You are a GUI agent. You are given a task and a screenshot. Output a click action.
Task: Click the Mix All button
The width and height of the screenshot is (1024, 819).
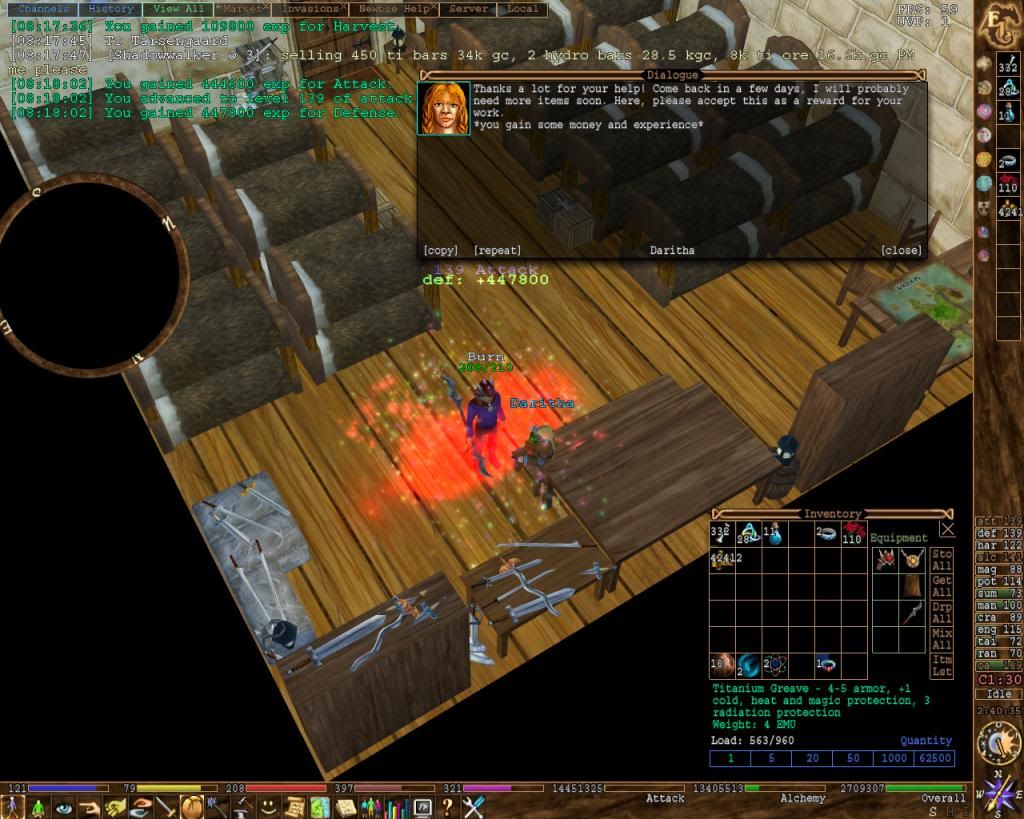click(941, 640)
